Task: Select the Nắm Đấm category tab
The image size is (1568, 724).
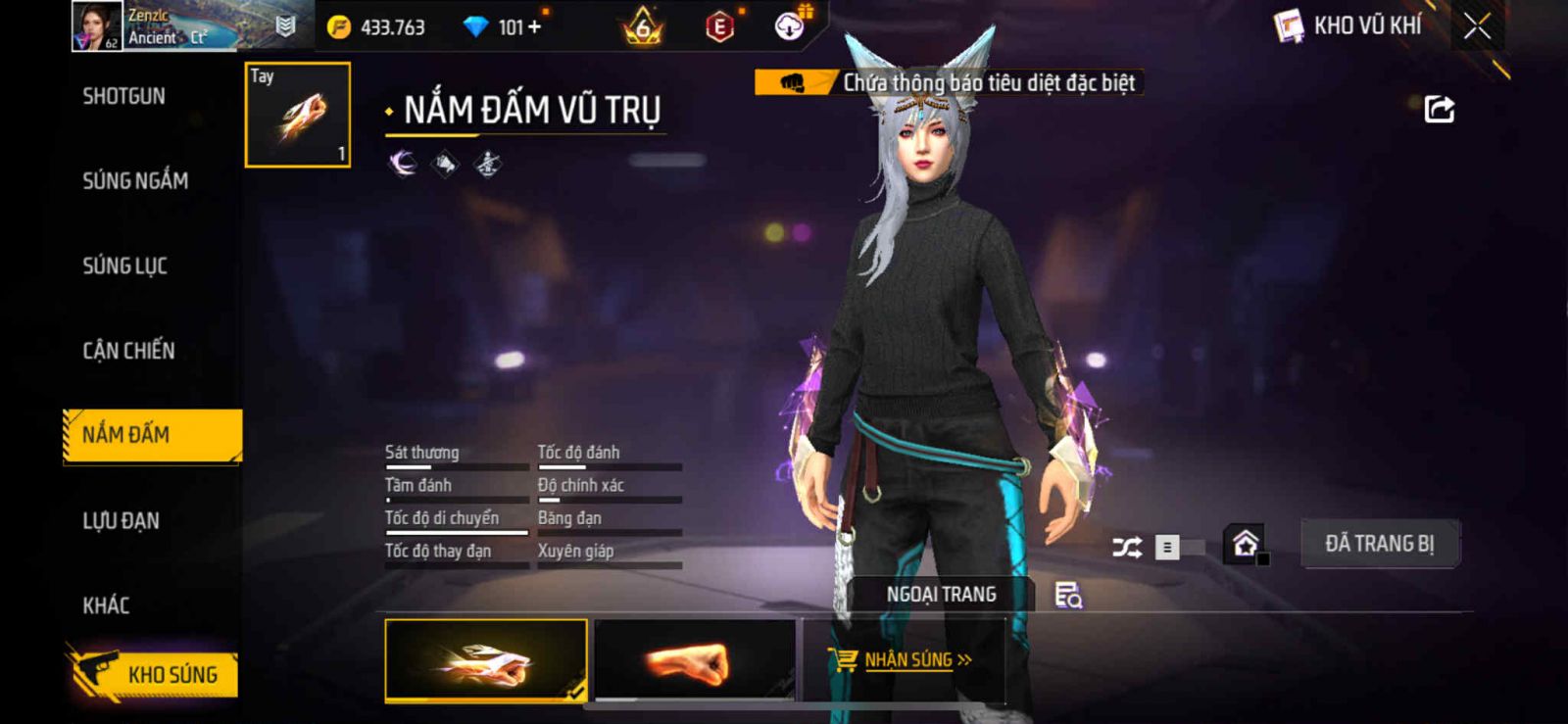Action: click(152, 435)
